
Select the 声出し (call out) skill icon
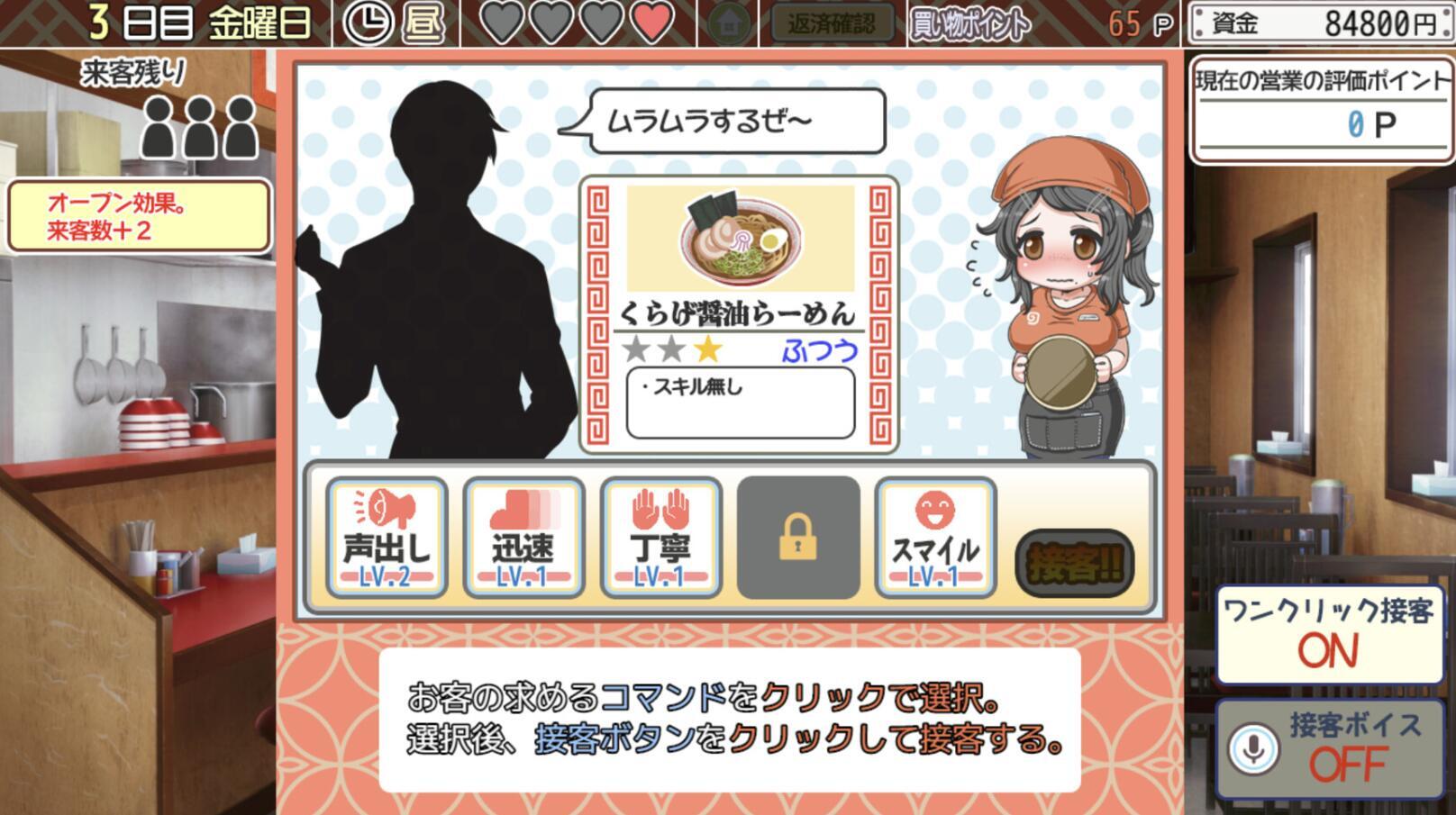pos(387,536)
